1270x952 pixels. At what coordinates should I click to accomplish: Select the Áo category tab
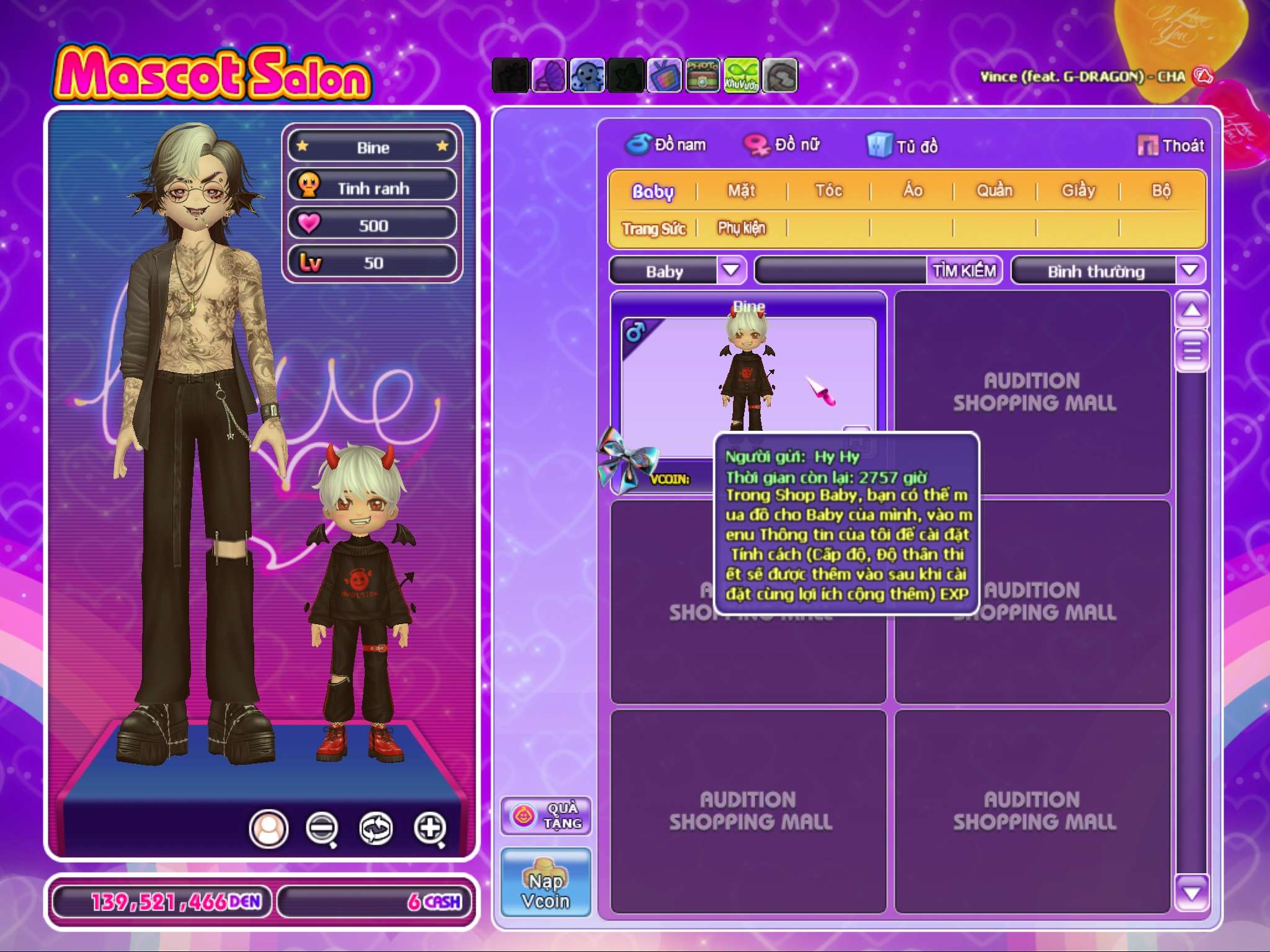point(912,191)
